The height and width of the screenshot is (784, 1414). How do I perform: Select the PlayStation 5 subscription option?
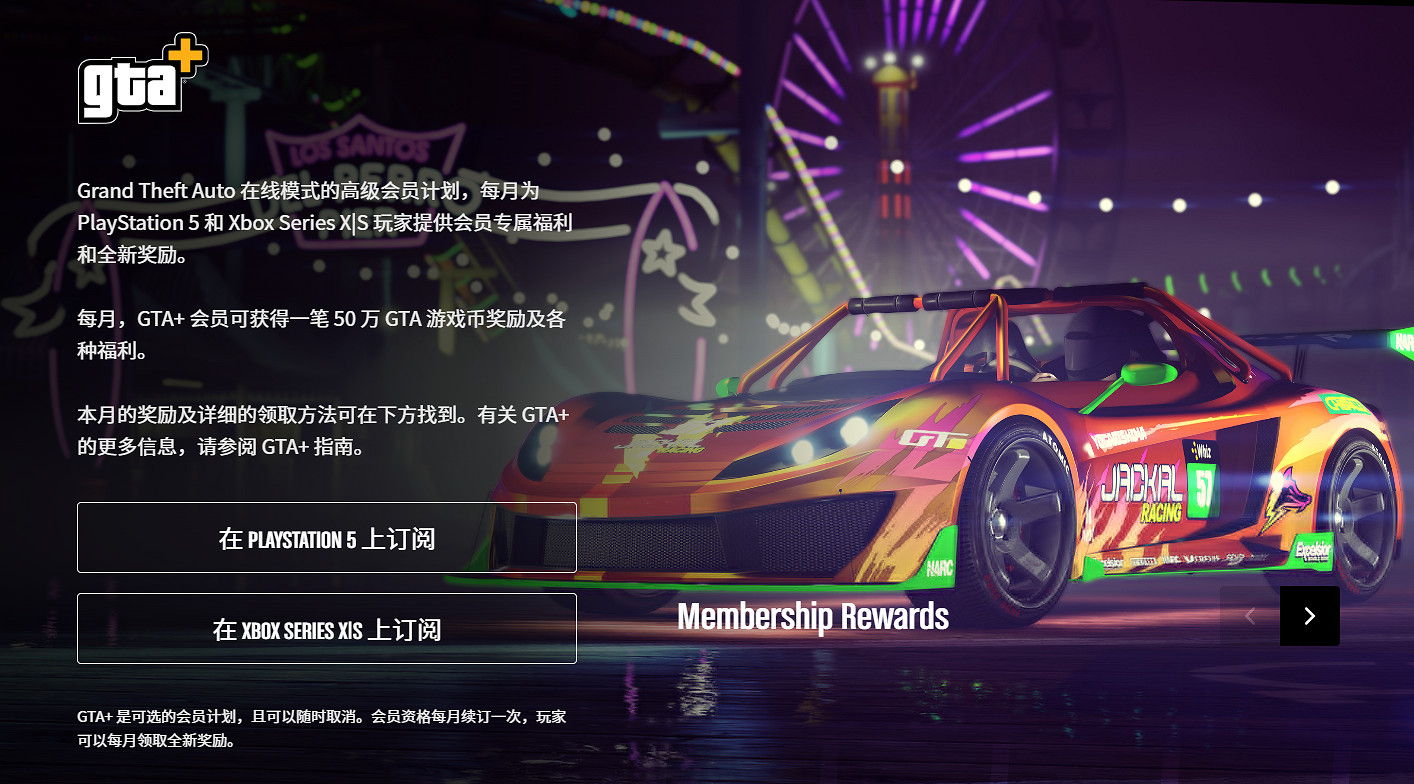(327, 537)
